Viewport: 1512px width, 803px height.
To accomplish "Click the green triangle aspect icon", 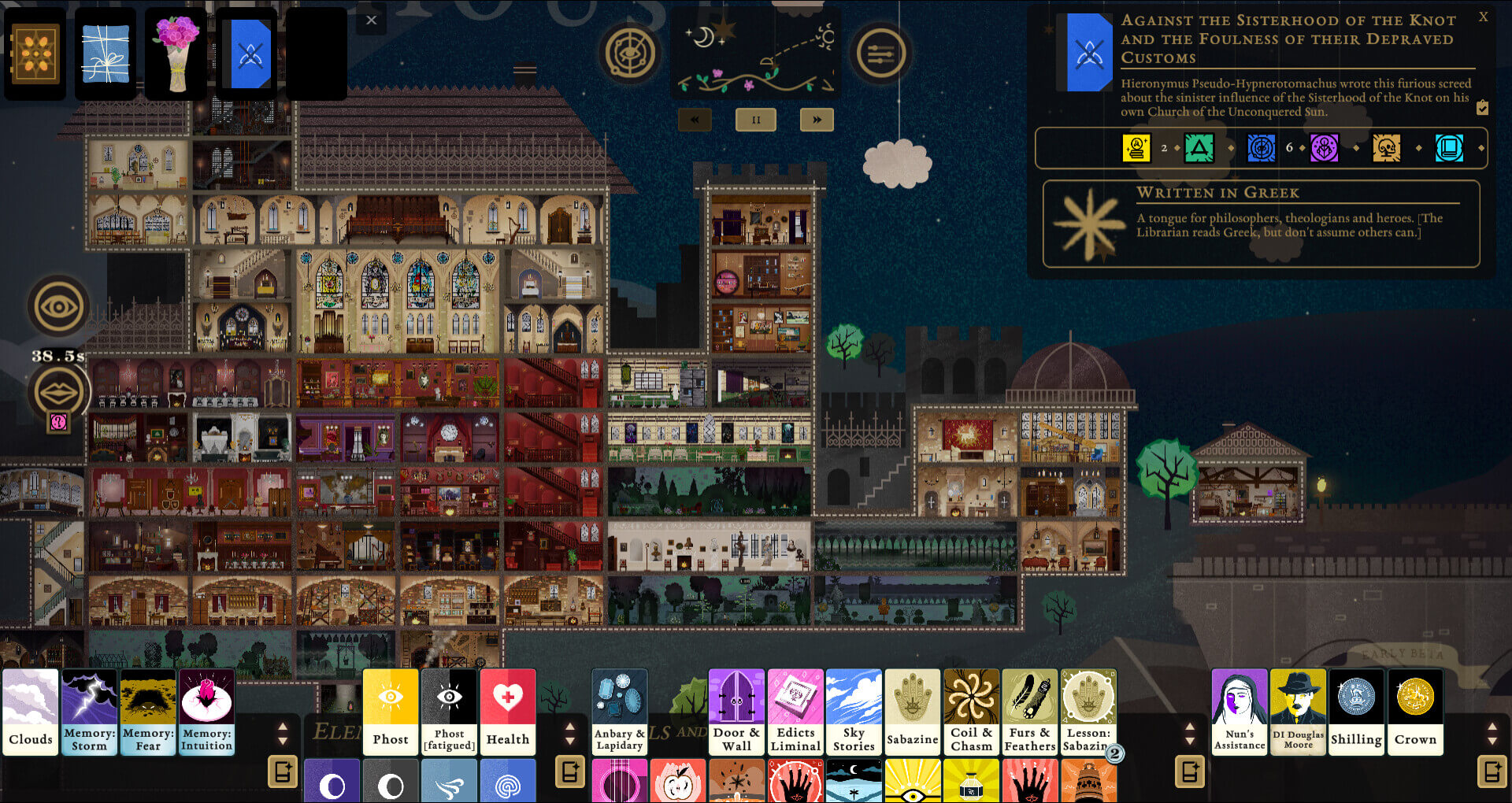I will pyautogui.click(x=1199, y=147).
